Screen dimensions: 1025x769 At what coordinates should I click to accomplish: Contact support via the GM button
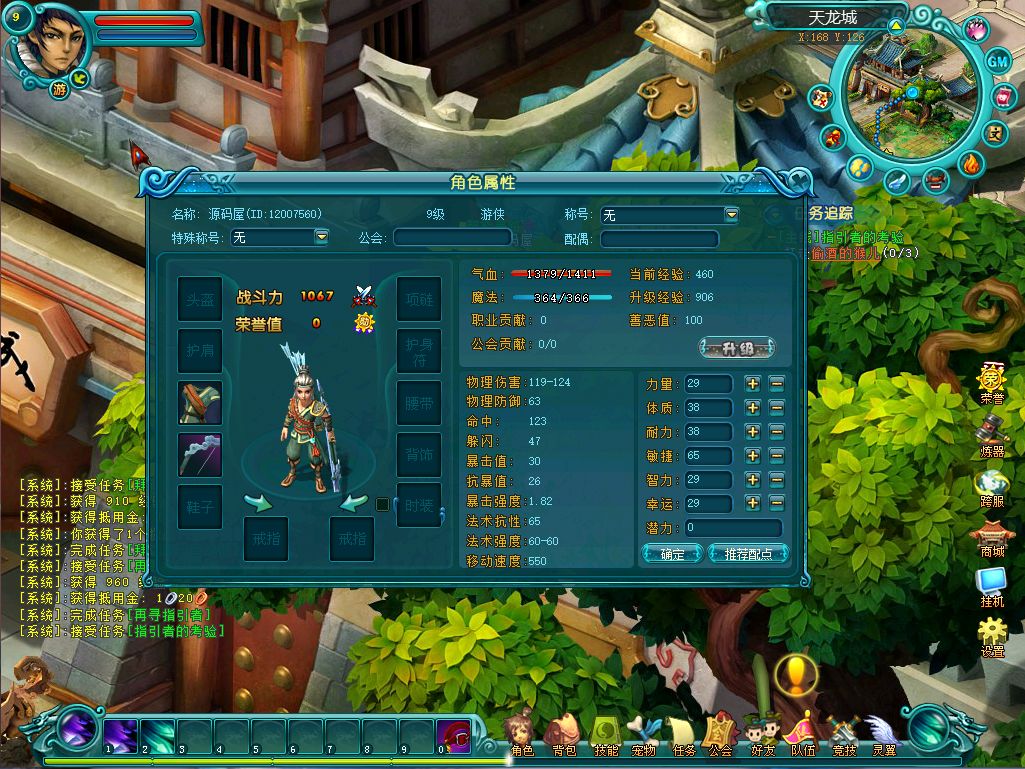(998, 61)
